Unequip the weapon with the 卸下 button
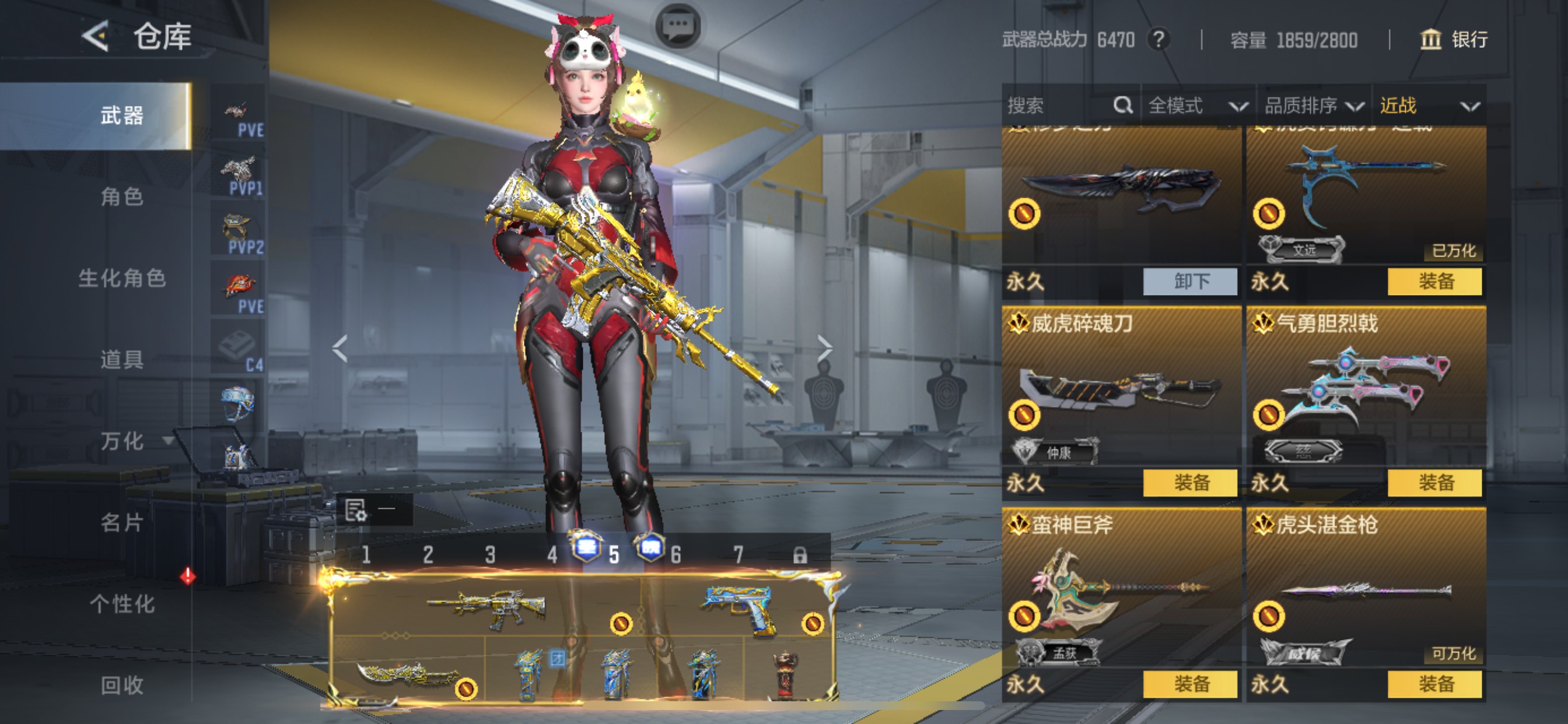This screenshot has width=1568, height=724. pos(1191,281)
